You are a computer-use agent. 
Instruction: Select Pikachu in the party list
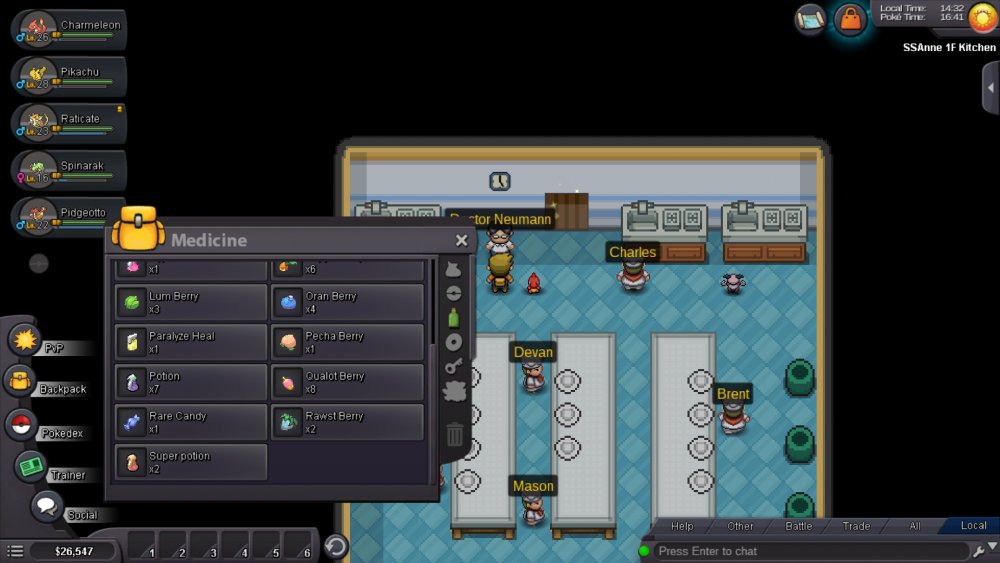pos(70,78)
